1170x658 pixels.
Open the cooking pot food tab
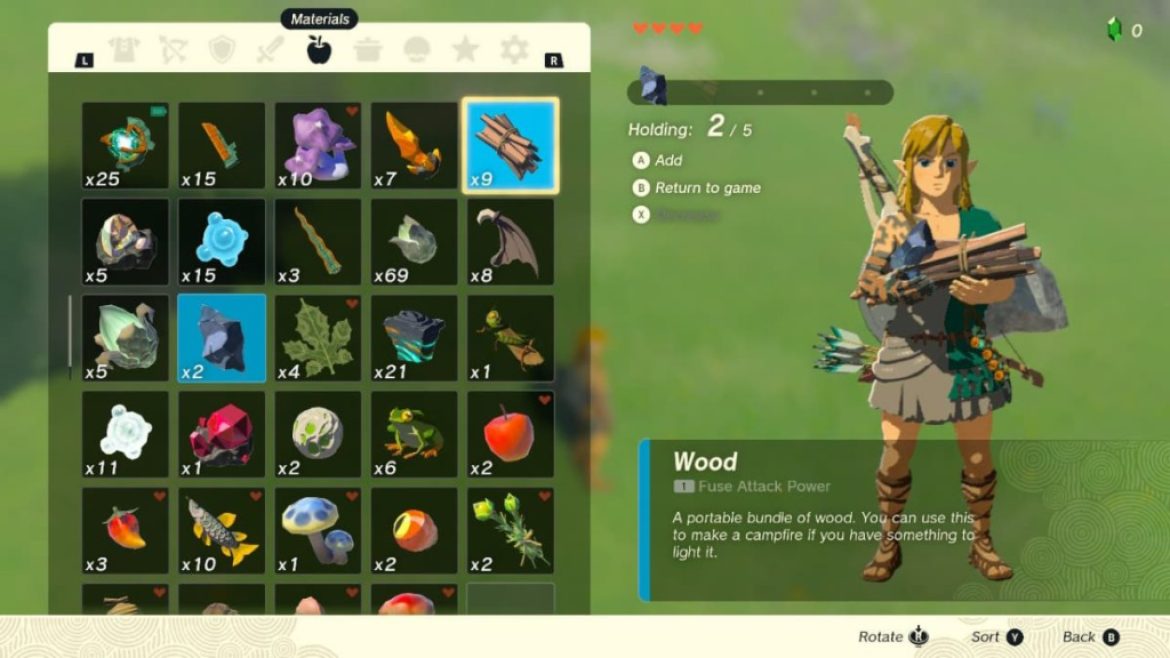pyautogui.click(x=368, y=50)
